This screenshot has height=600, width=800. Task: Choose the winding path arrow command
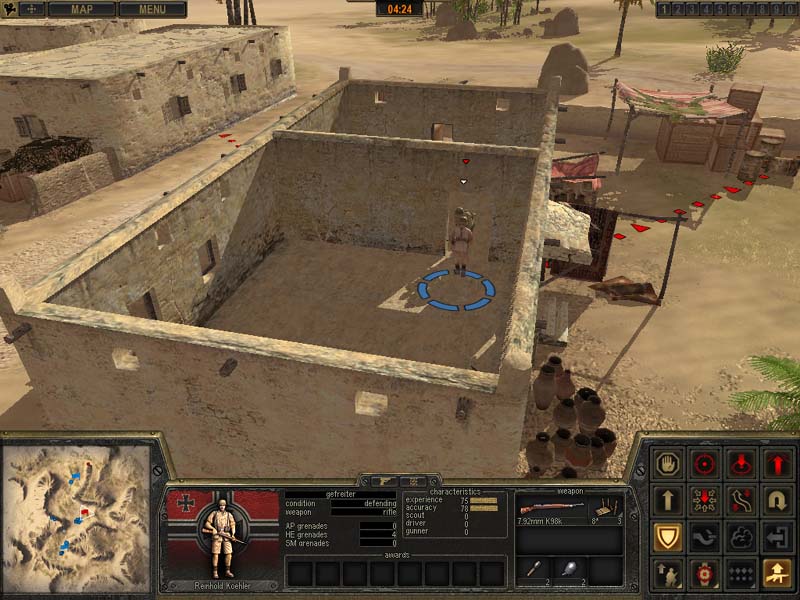click(x=741, y=501)
